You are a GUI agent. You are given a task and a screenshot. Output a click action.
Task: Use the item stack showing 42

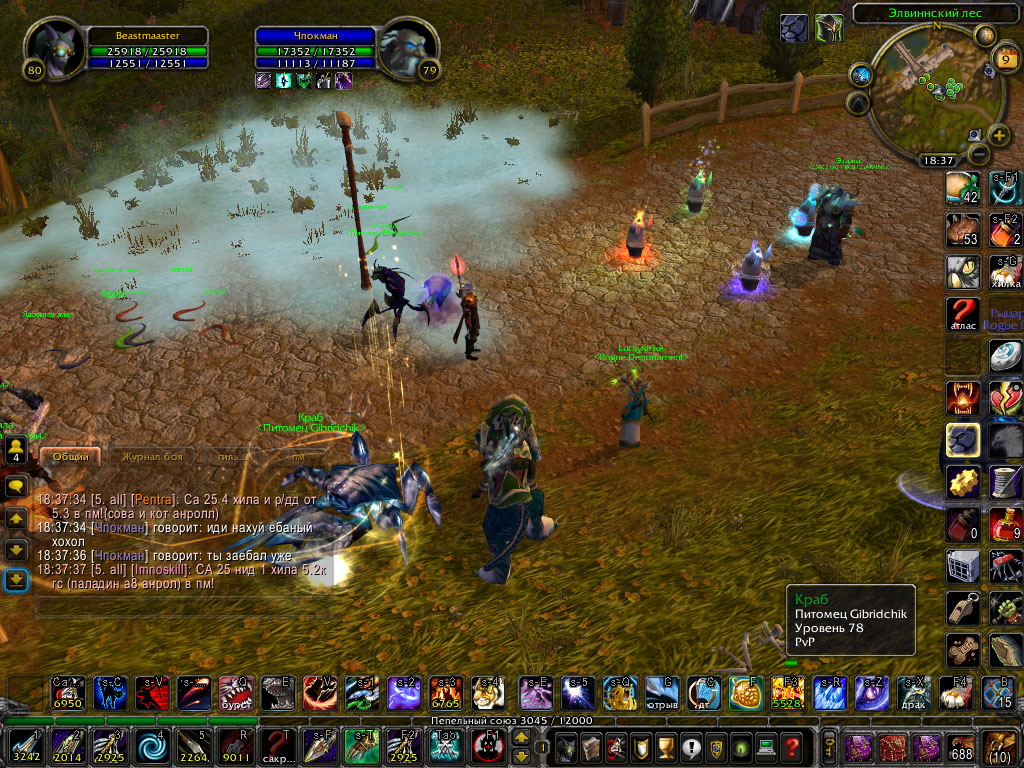pyautogui.click(x=961, y=188)
